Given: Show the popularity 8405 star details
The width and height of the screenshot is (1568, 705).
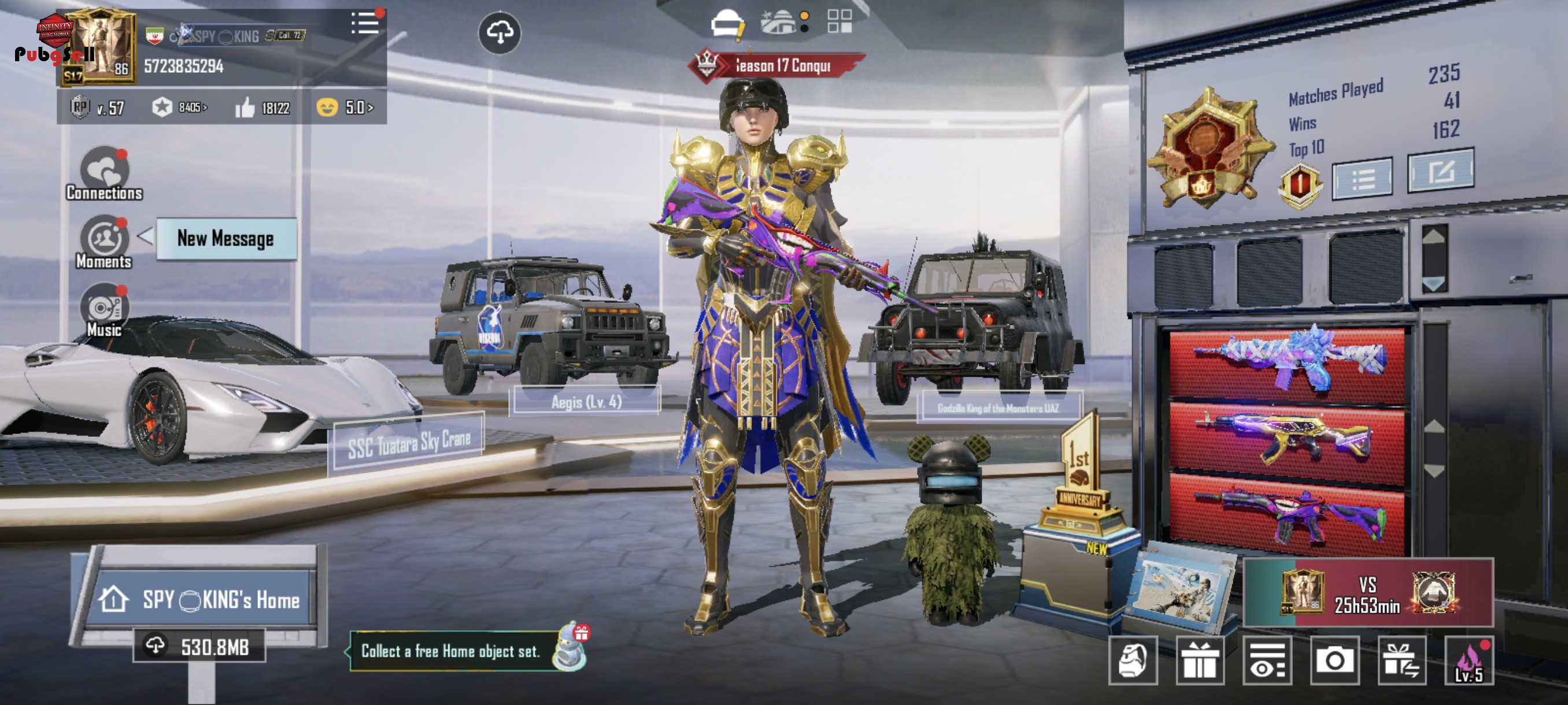Looking at the screenshot, I should coord(180,107).
